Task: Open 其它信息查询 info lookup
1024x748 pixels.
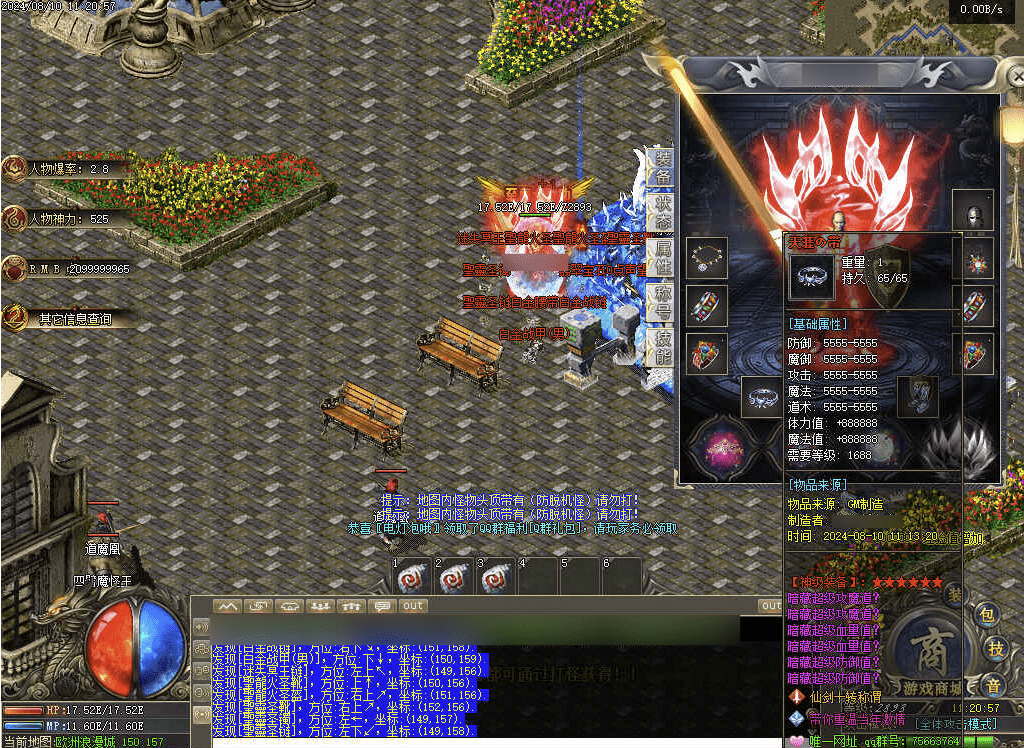Action: click(x=70, y=319)
